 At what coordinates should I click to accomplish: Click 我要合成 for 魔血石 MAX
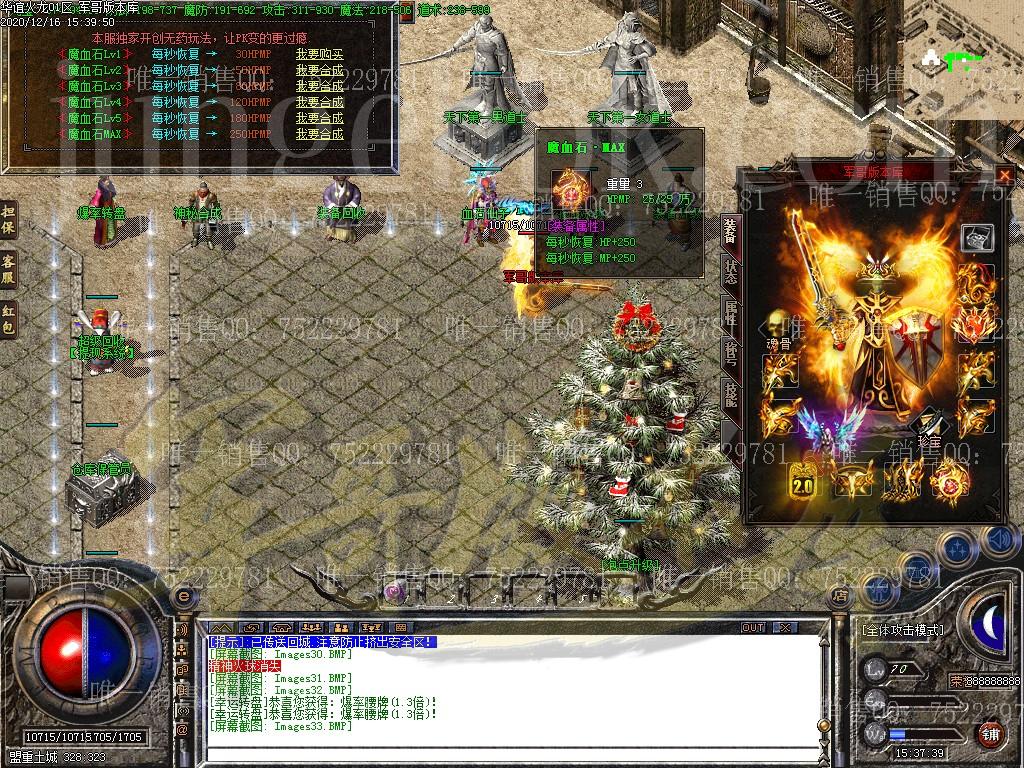319,134
